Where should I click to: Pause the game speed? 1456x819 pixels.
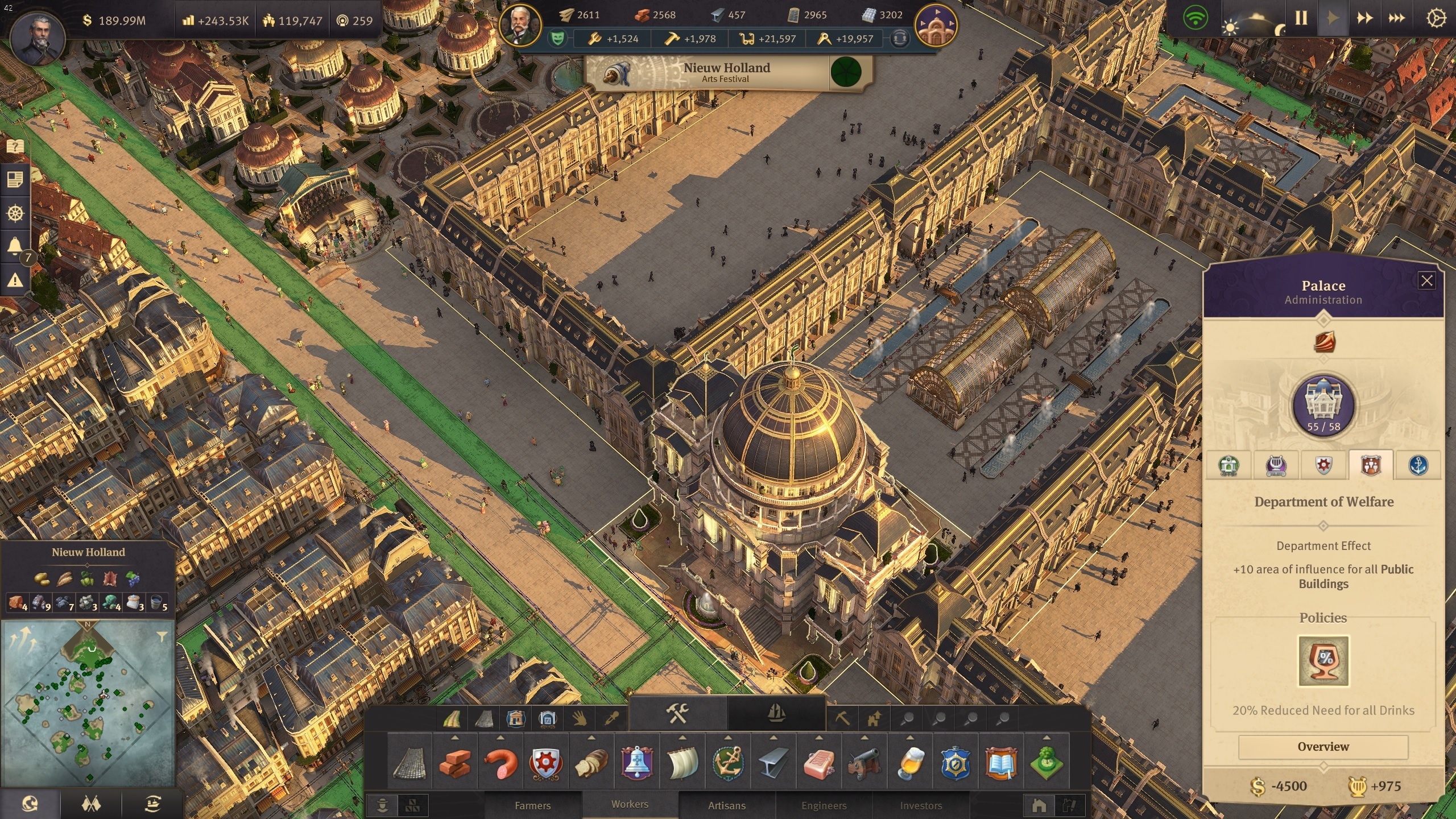tap(1301, 18)
